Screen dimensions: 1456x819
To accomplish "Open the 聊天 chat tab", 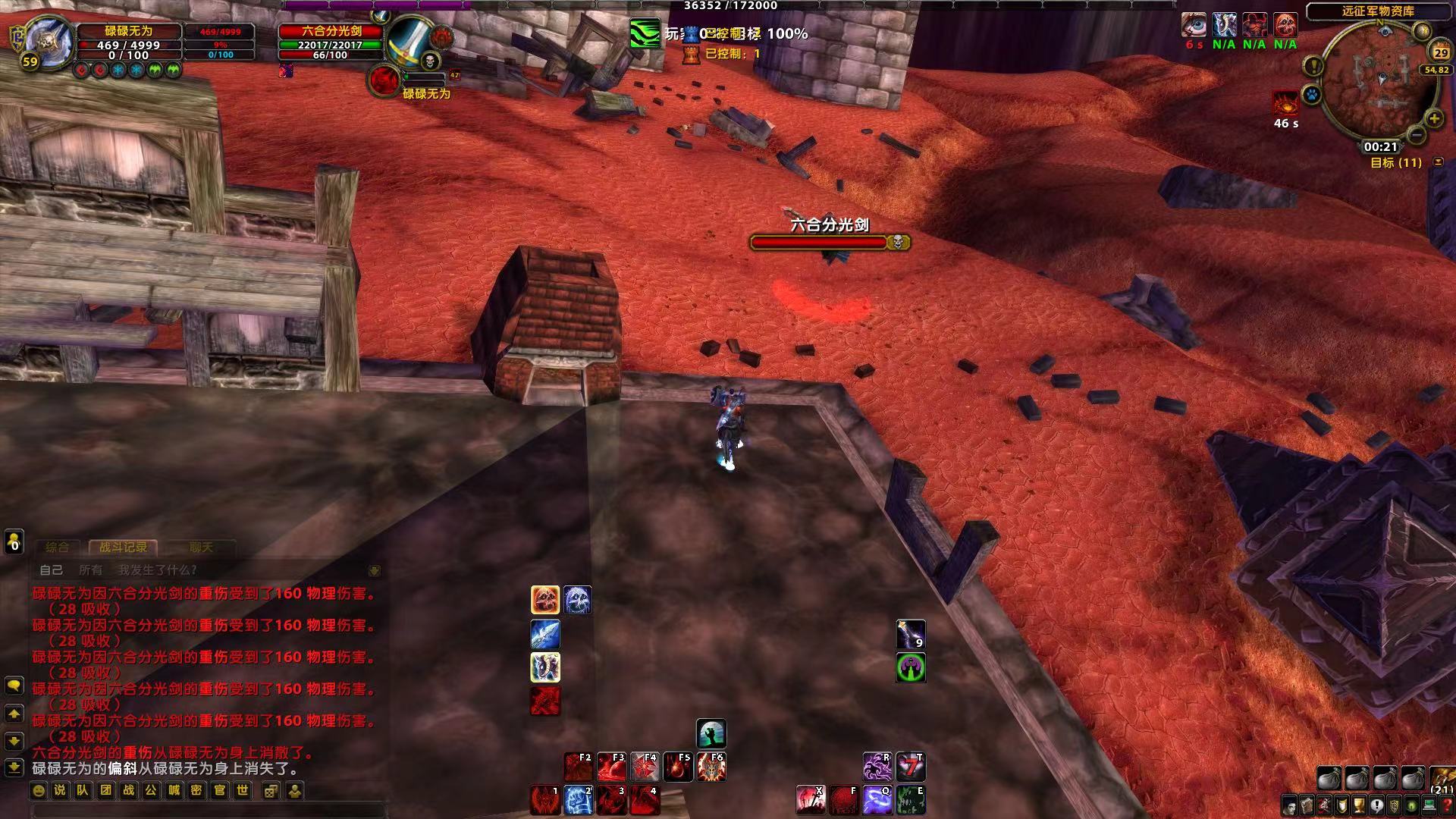I will (201, 547).
